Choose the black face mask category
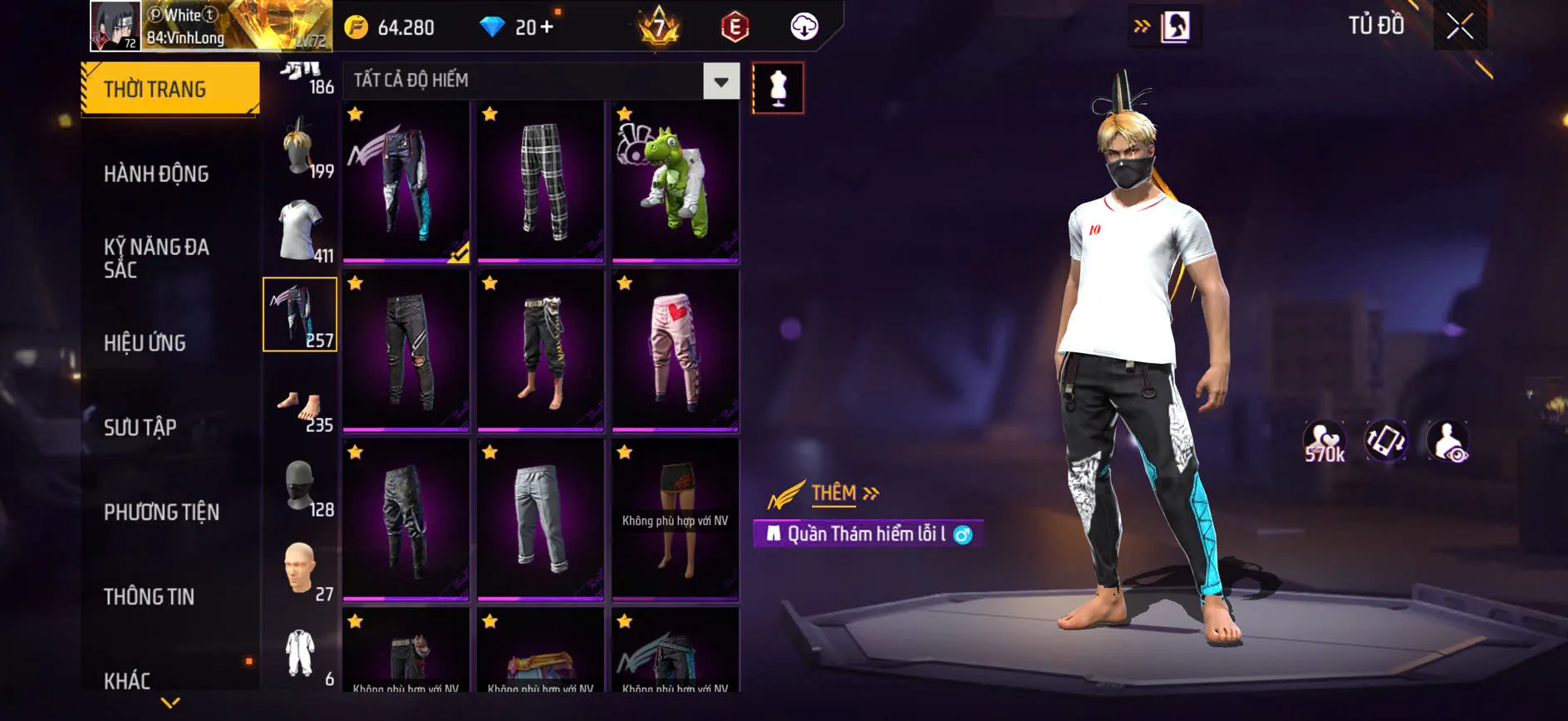 pos(300,485)
